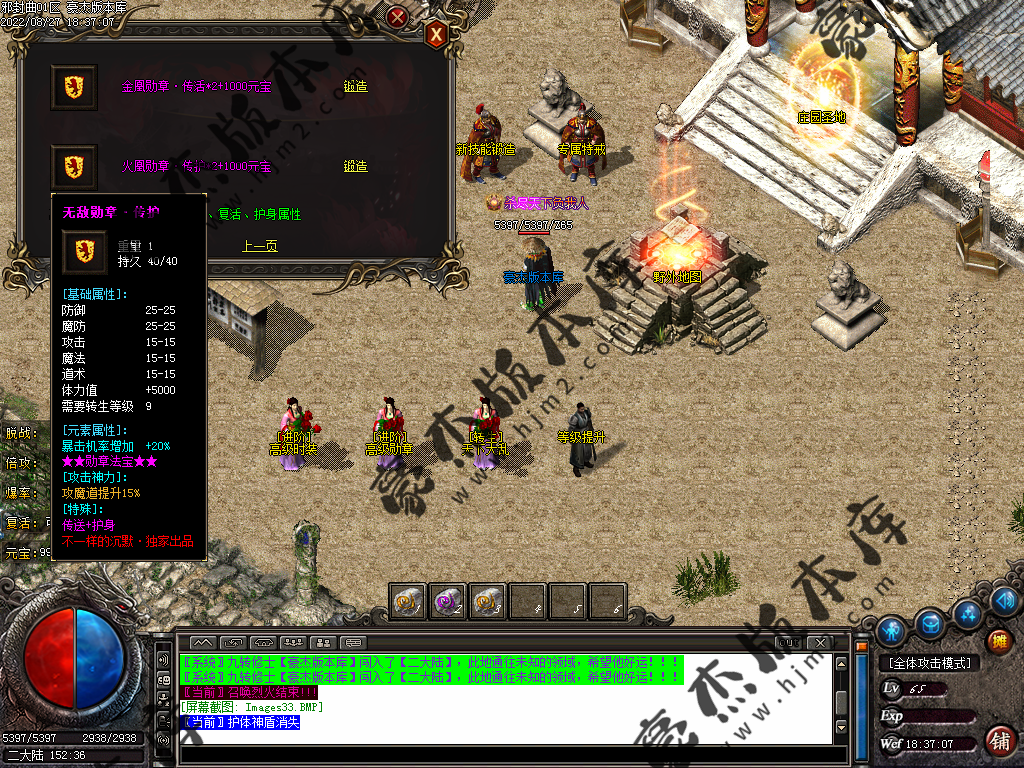Click the 锻造 link for 火凰勋章
The width and height of the screenshot is (1024, 768).
click(355, 166)
